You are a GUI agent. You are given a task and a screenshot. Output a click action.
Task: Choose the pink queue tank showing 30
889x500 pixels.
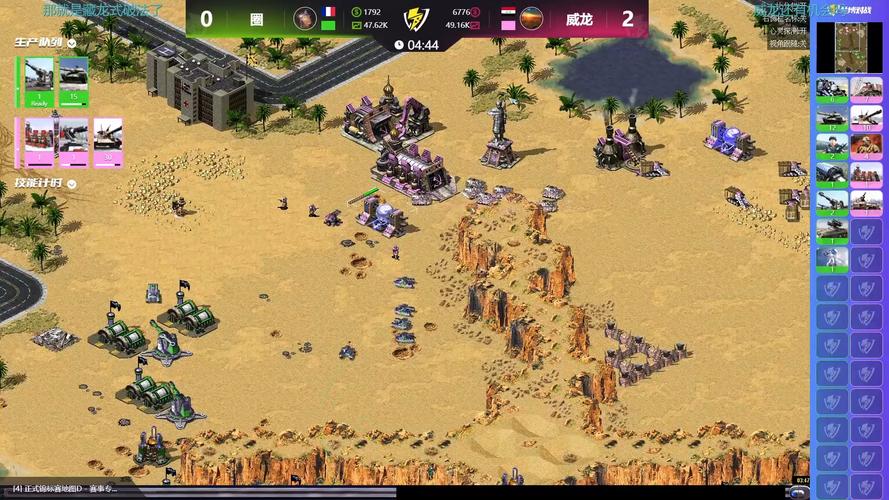point(107,141)
